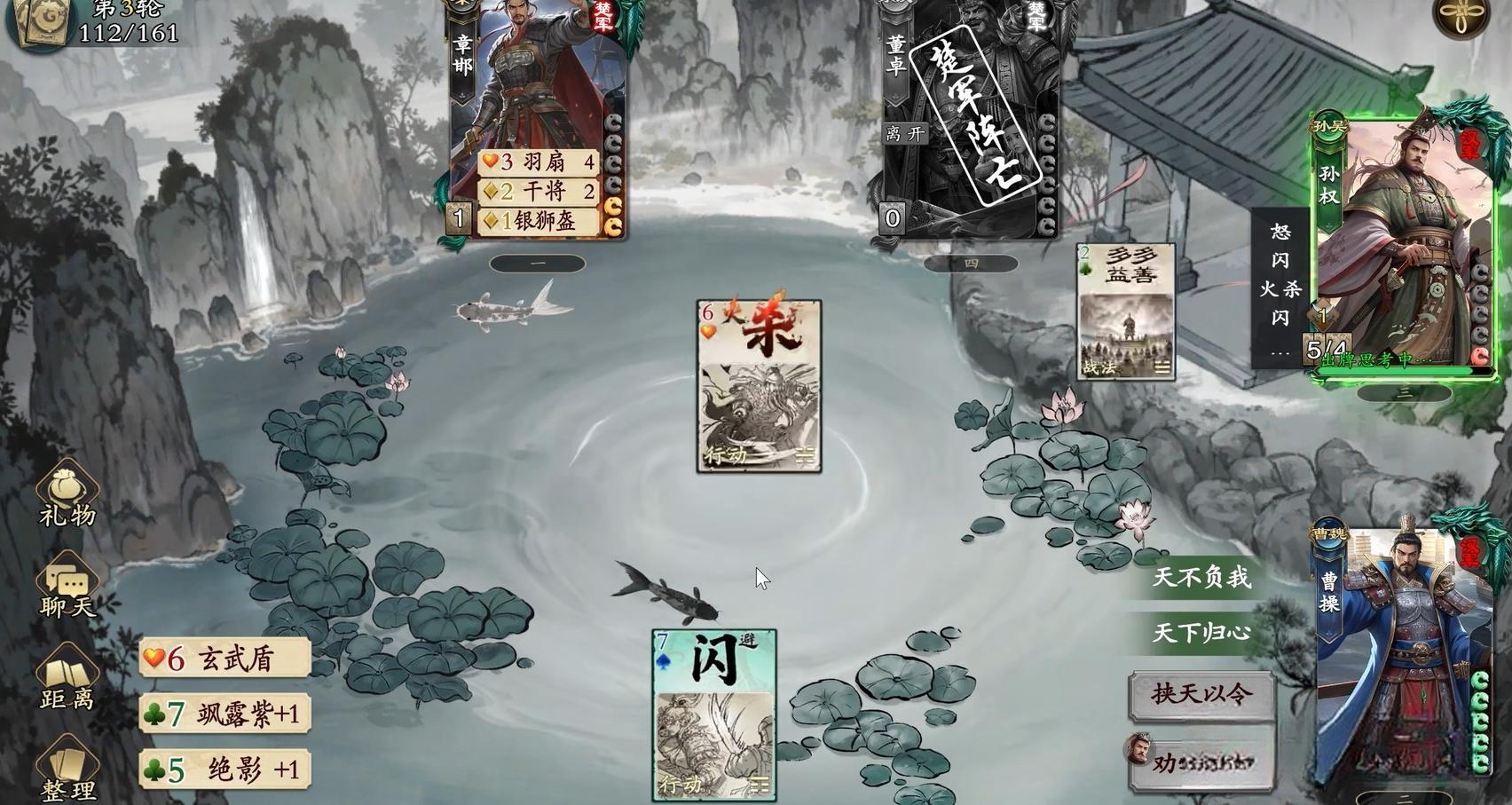Click the skill button starting with 劝
This screenshot has height=805, width=1512.
click(1201, 762)
